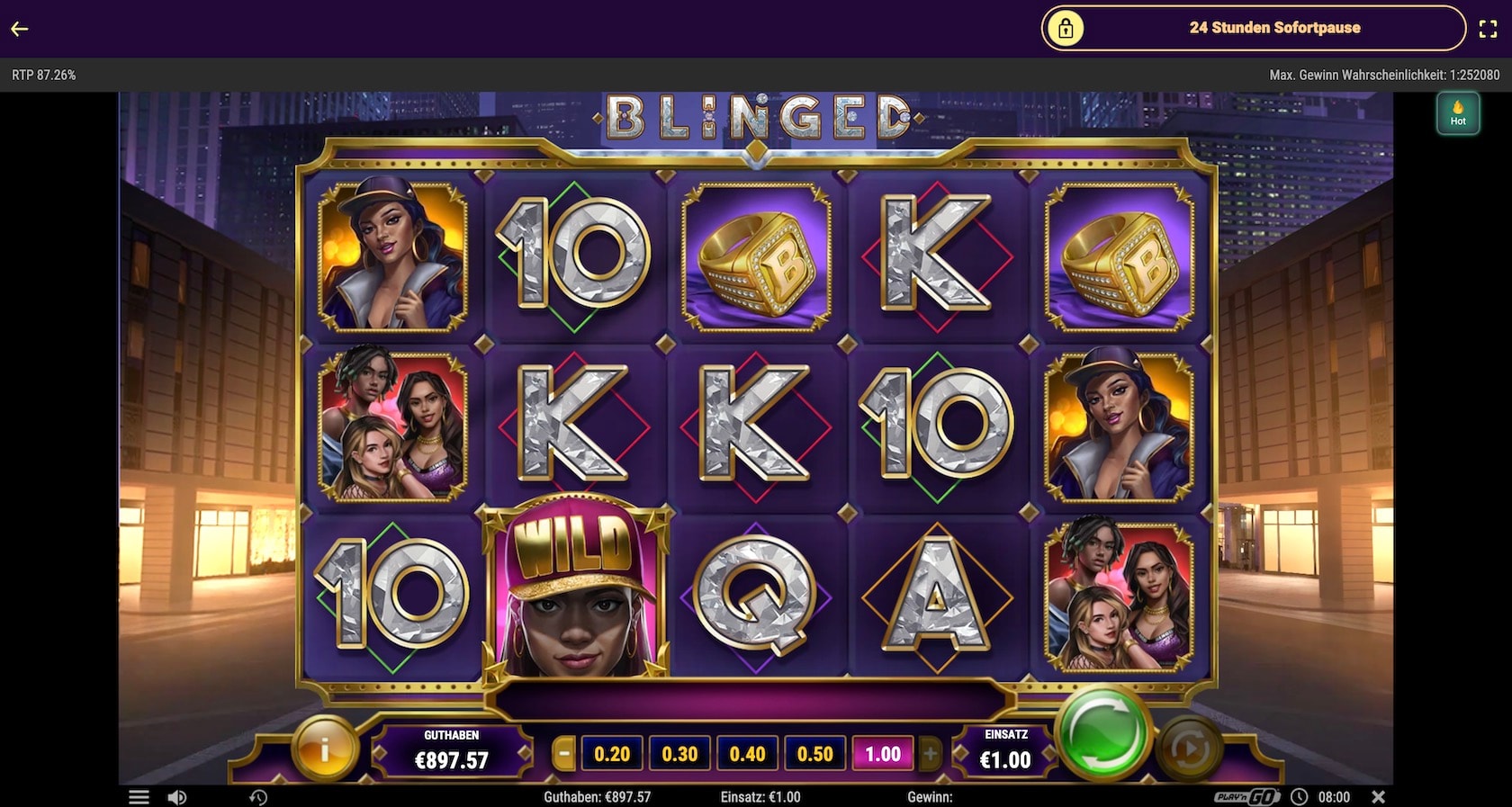This screenshot has width=1512, height=807.
Task: Select the 0.20 bet chip
Action: [614, 753]
